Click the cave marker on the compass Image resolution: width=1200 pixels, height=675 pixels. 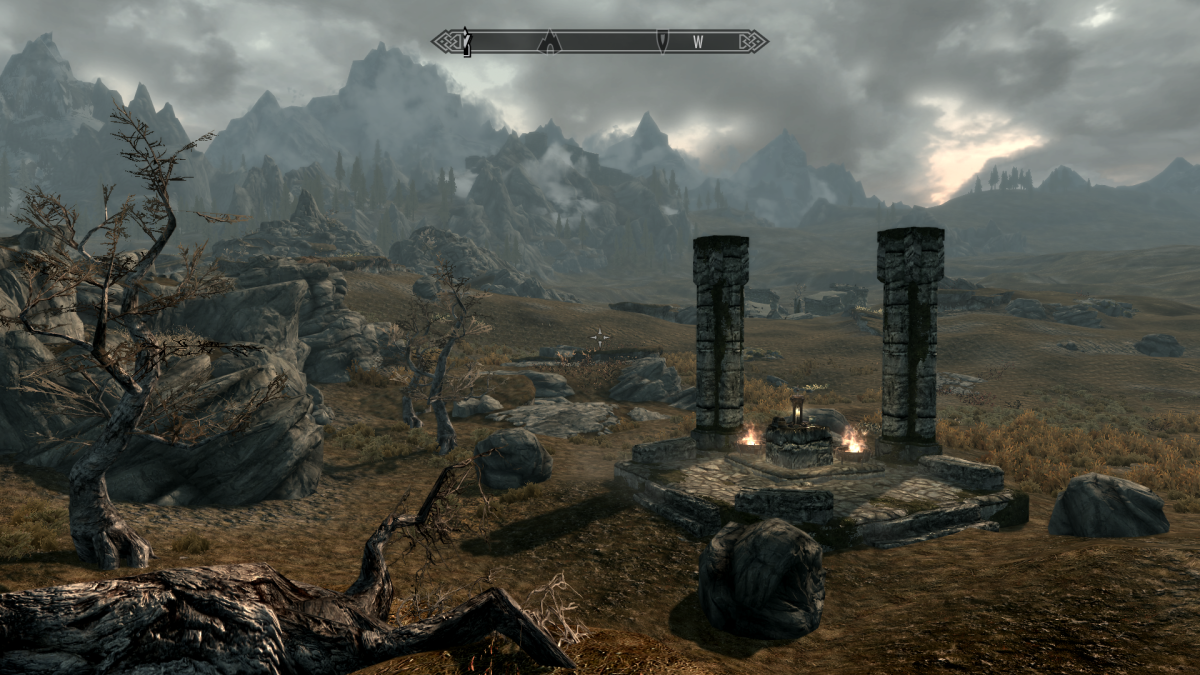(549, 41)
